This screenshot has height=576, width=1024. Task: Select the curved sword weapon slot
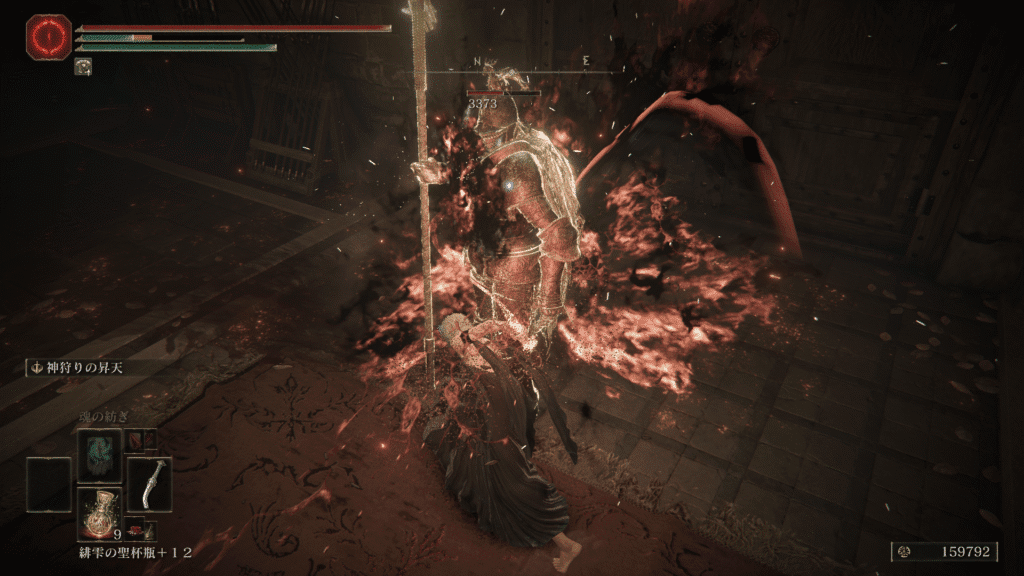pos(149,484)
